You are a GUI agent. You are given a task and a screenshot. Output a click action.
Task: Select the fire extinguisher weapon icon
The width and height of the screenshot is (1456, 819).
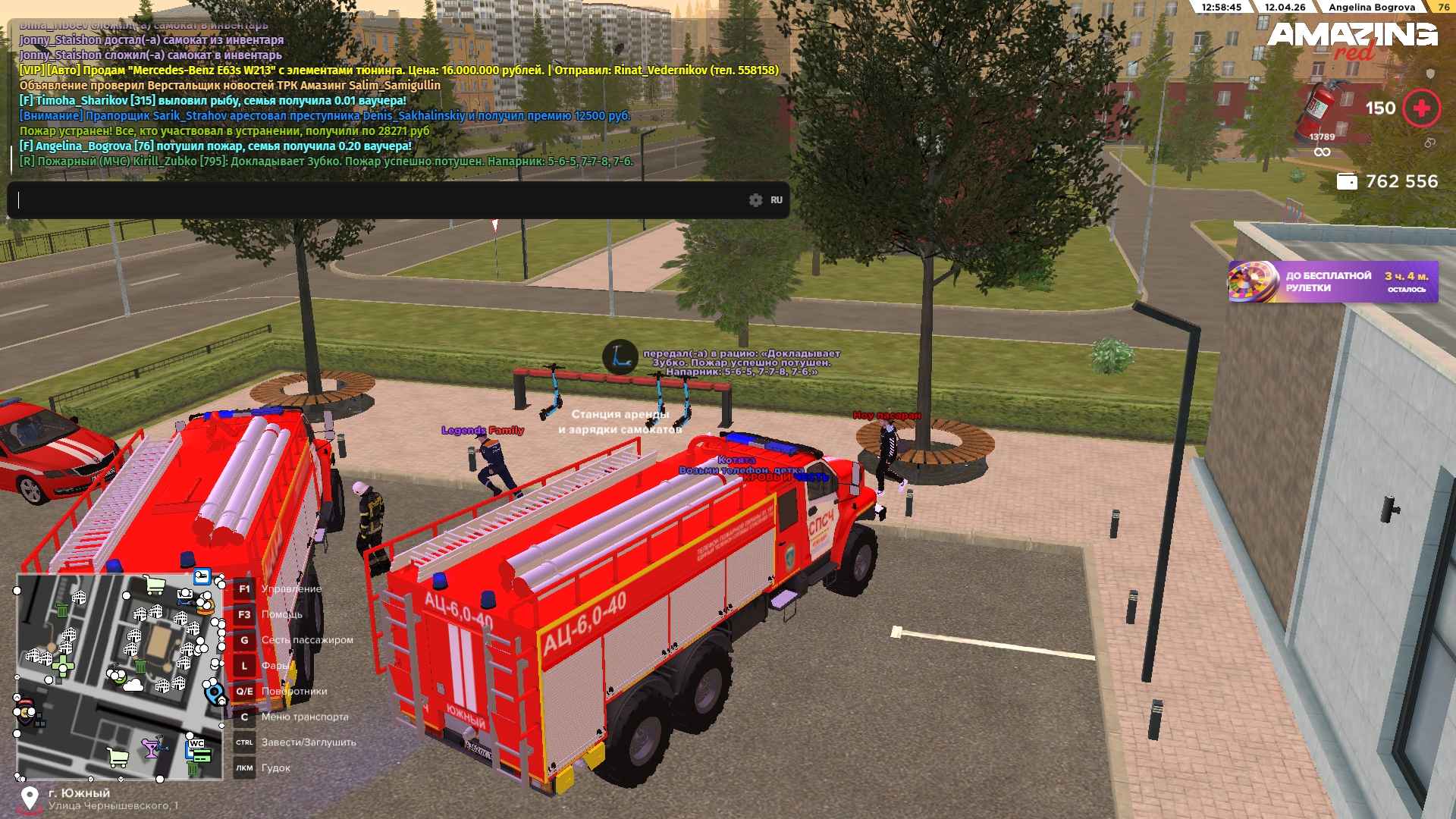(1322, 108)
